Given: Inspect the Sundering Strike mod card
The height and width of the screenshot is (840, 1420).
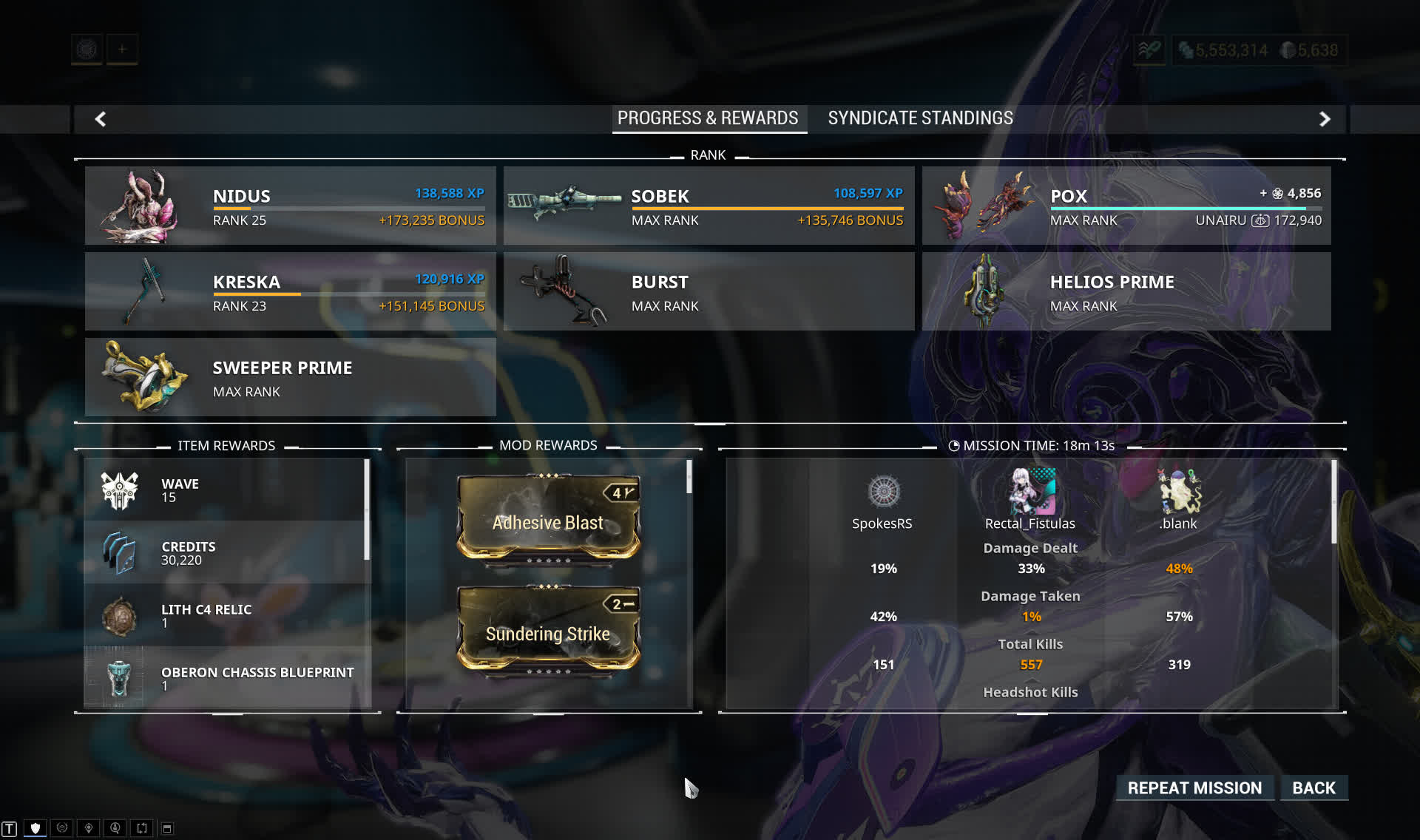Looking at the screenshot, I should tap(548, 632).
